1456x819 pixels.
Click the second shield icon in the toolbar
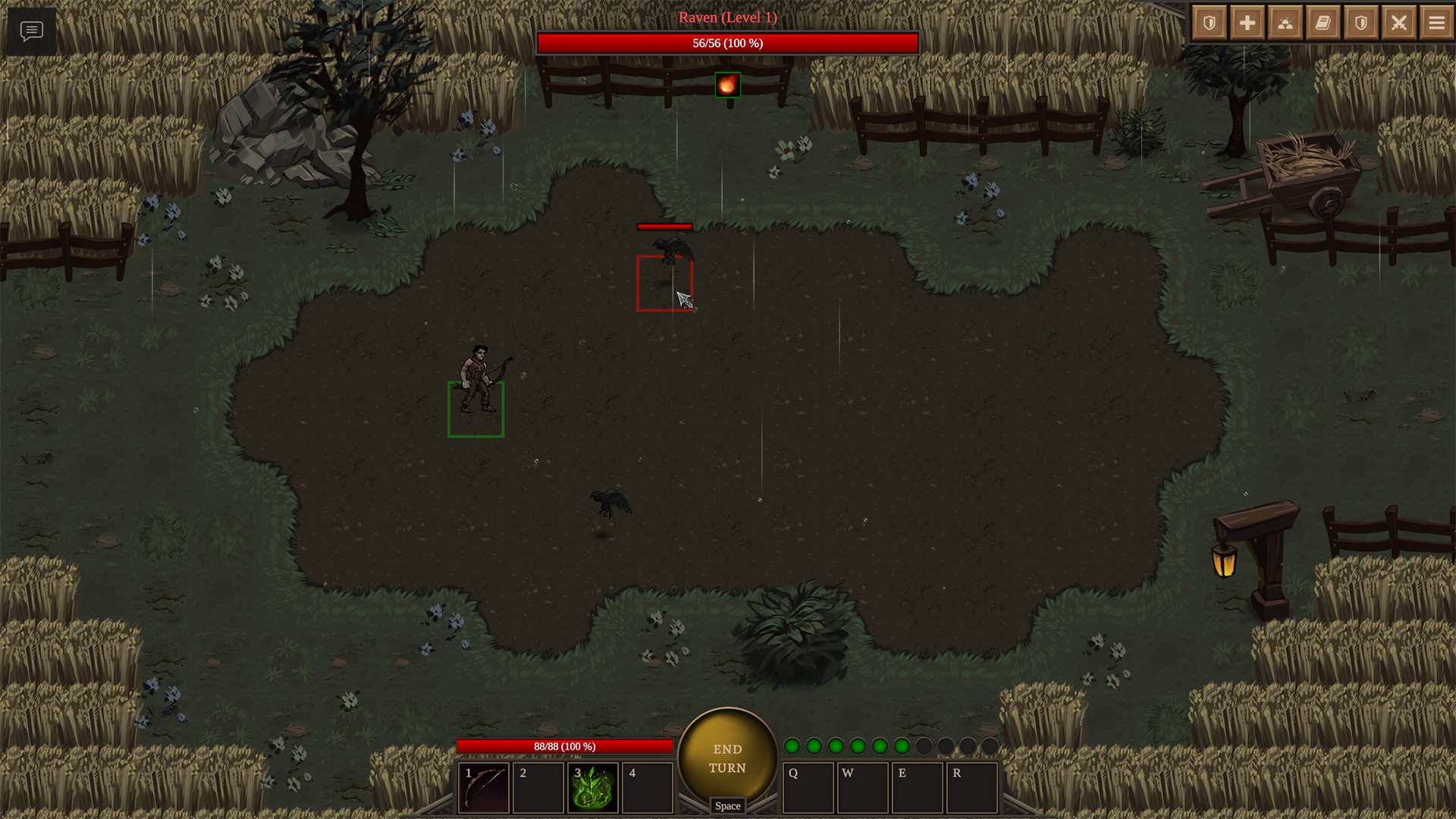(x=1360, y=22)
